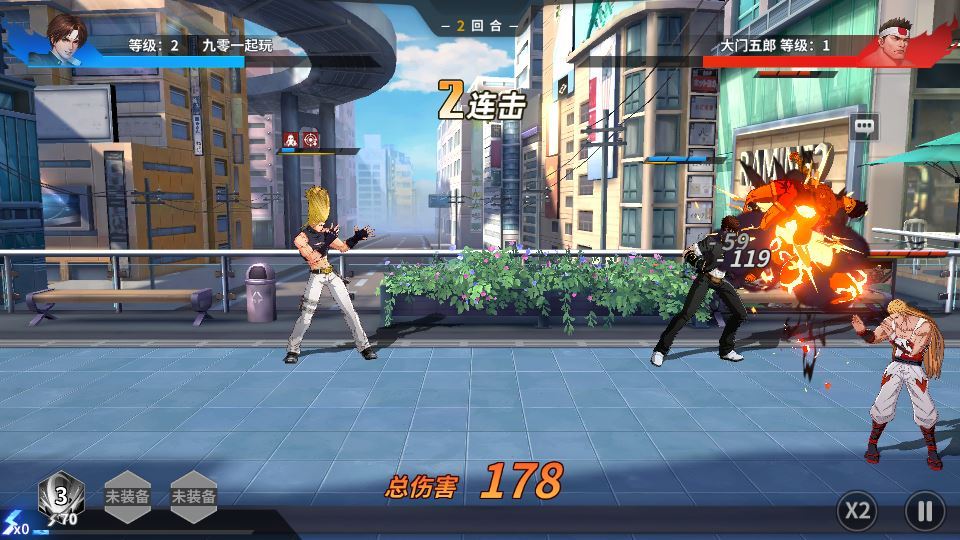Open the chat bubble icon
The height and width of the screenshot is (540, 960).
(x=864, y=127)
